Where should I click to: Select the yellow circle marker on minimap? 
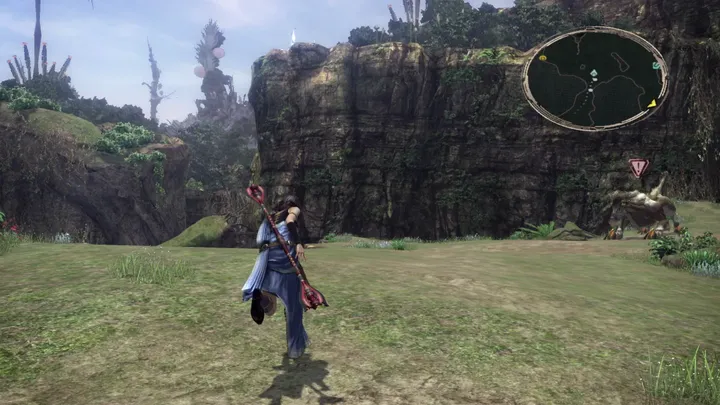(542, 58)
